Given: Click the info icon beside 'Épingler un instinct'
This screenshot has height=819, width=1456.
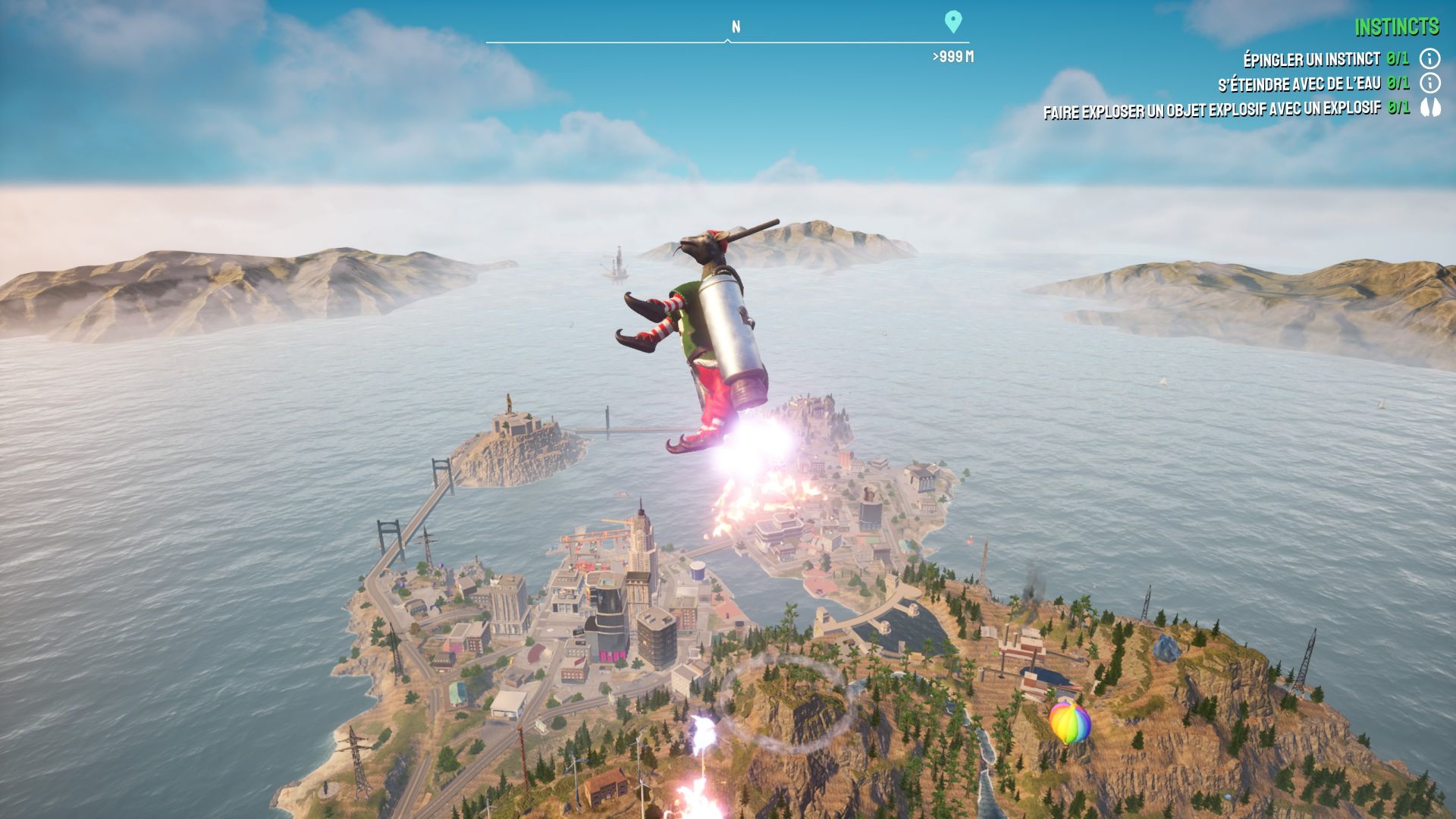Looking at the screenshot, I should 1429,58.
